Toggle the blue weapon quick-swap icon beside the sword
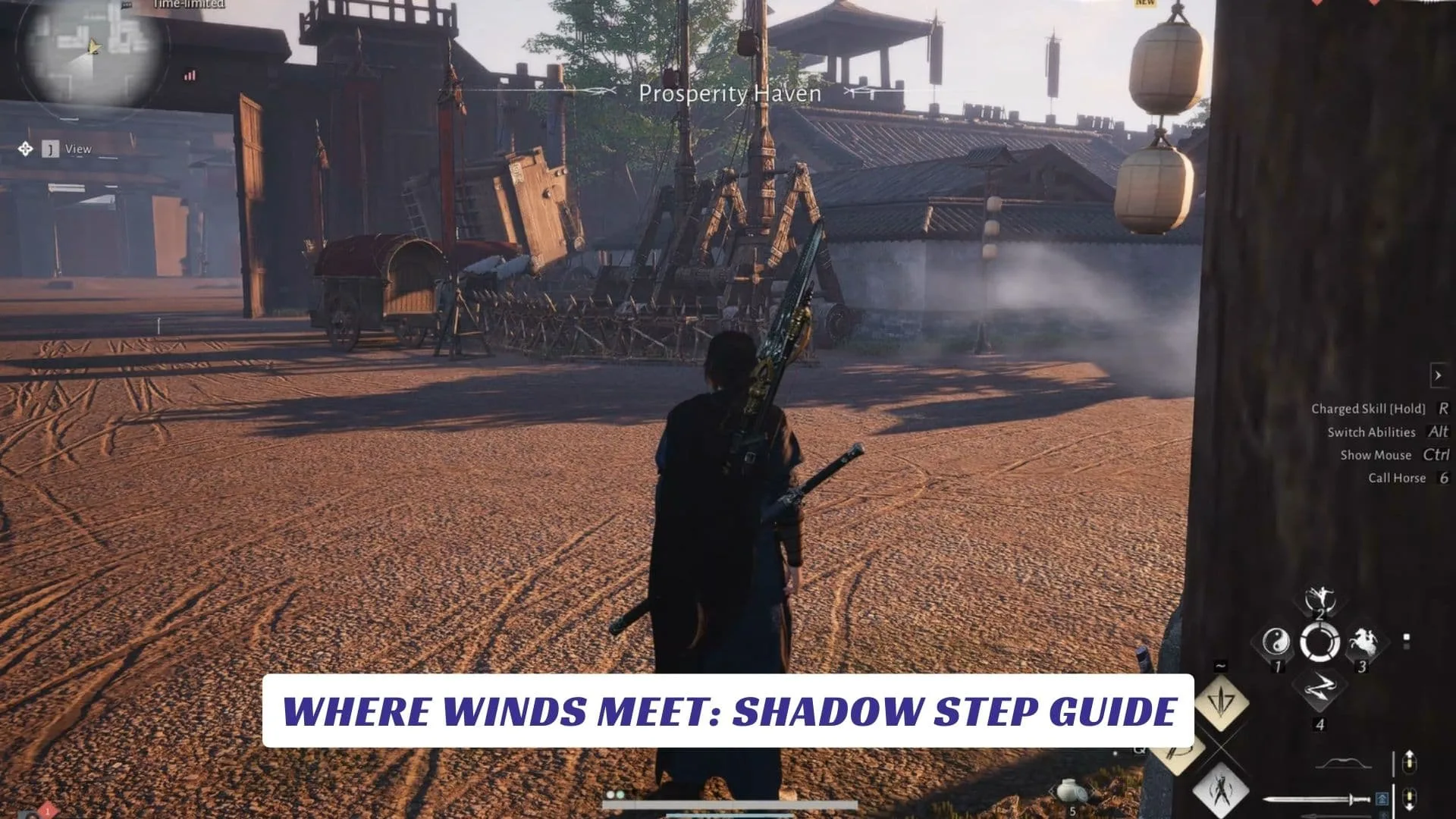 1382,800
